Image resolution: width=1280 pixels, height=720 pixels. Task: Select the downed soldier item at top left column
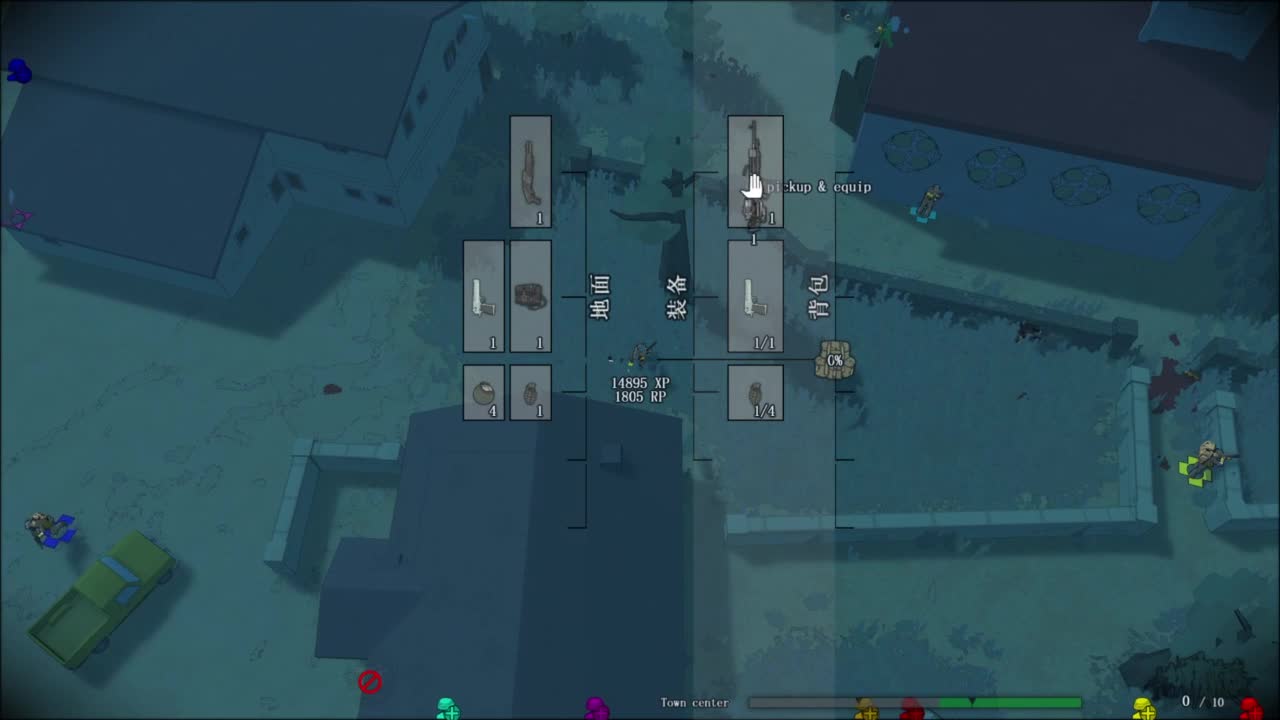[530, 170]
